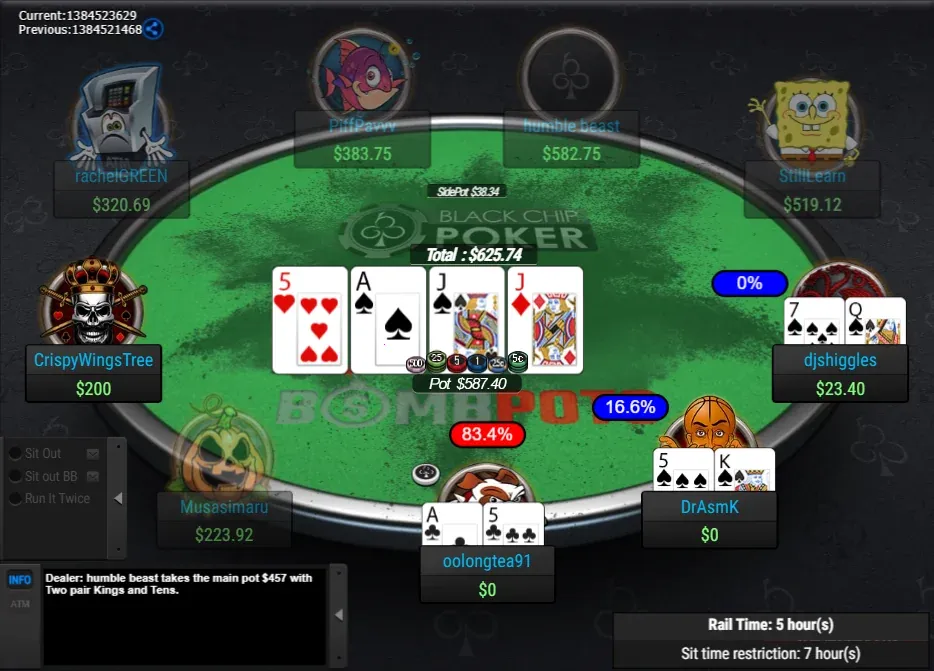
Task: Click djshiggles' player panel
Action: point(840,373)
